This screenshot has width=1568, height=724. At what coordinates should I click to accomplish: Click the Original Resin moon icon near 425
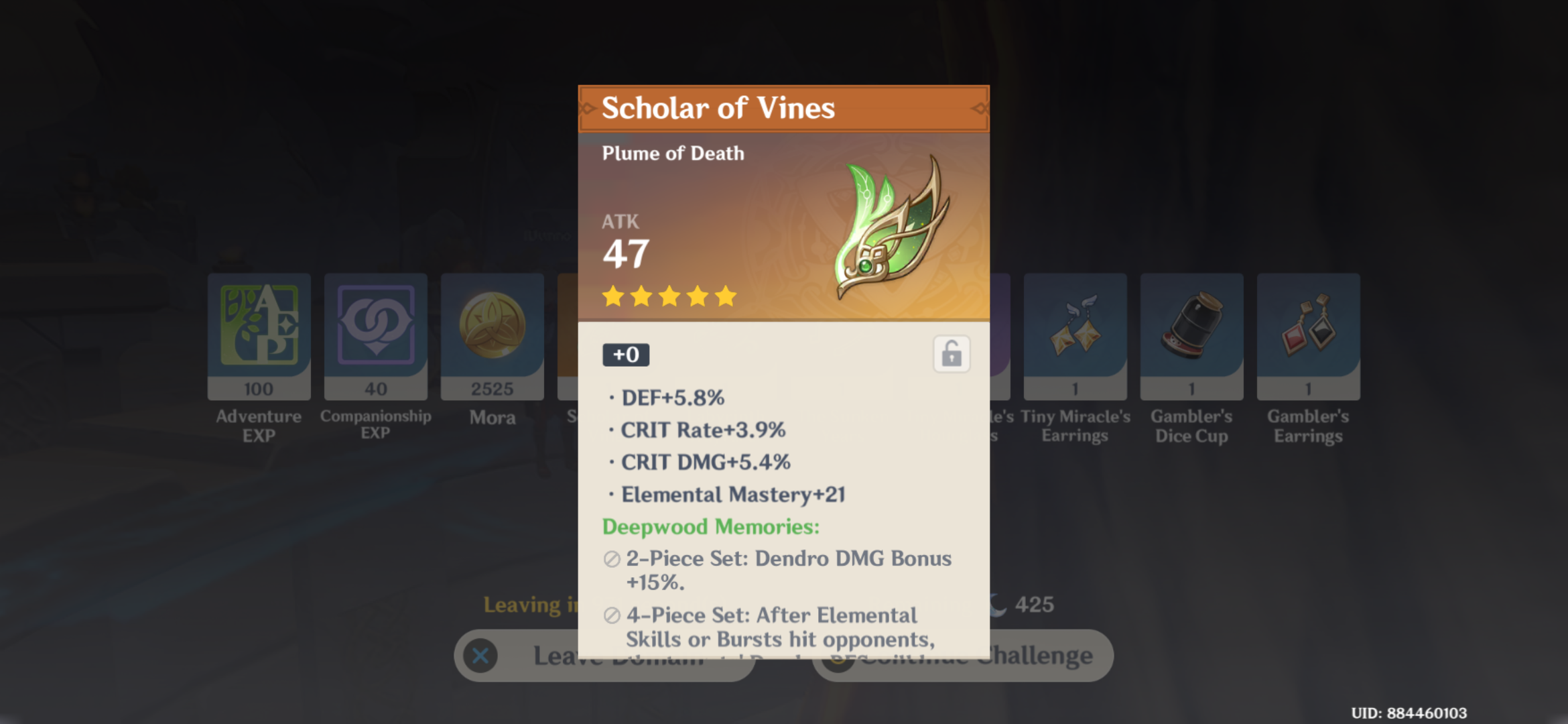point(998,604)
